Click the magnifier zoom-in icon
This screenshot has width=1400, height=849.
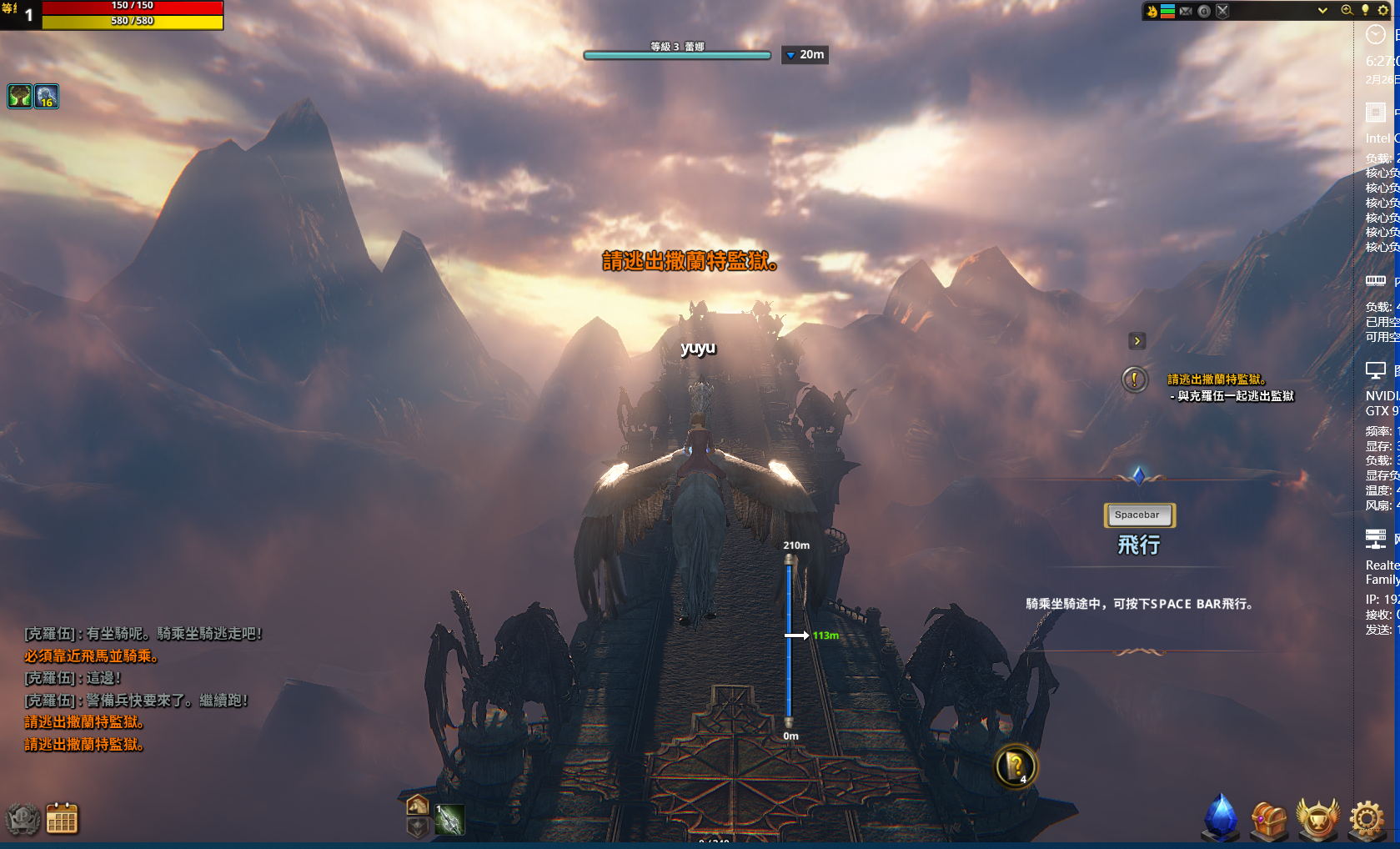tap(1347, 11)
